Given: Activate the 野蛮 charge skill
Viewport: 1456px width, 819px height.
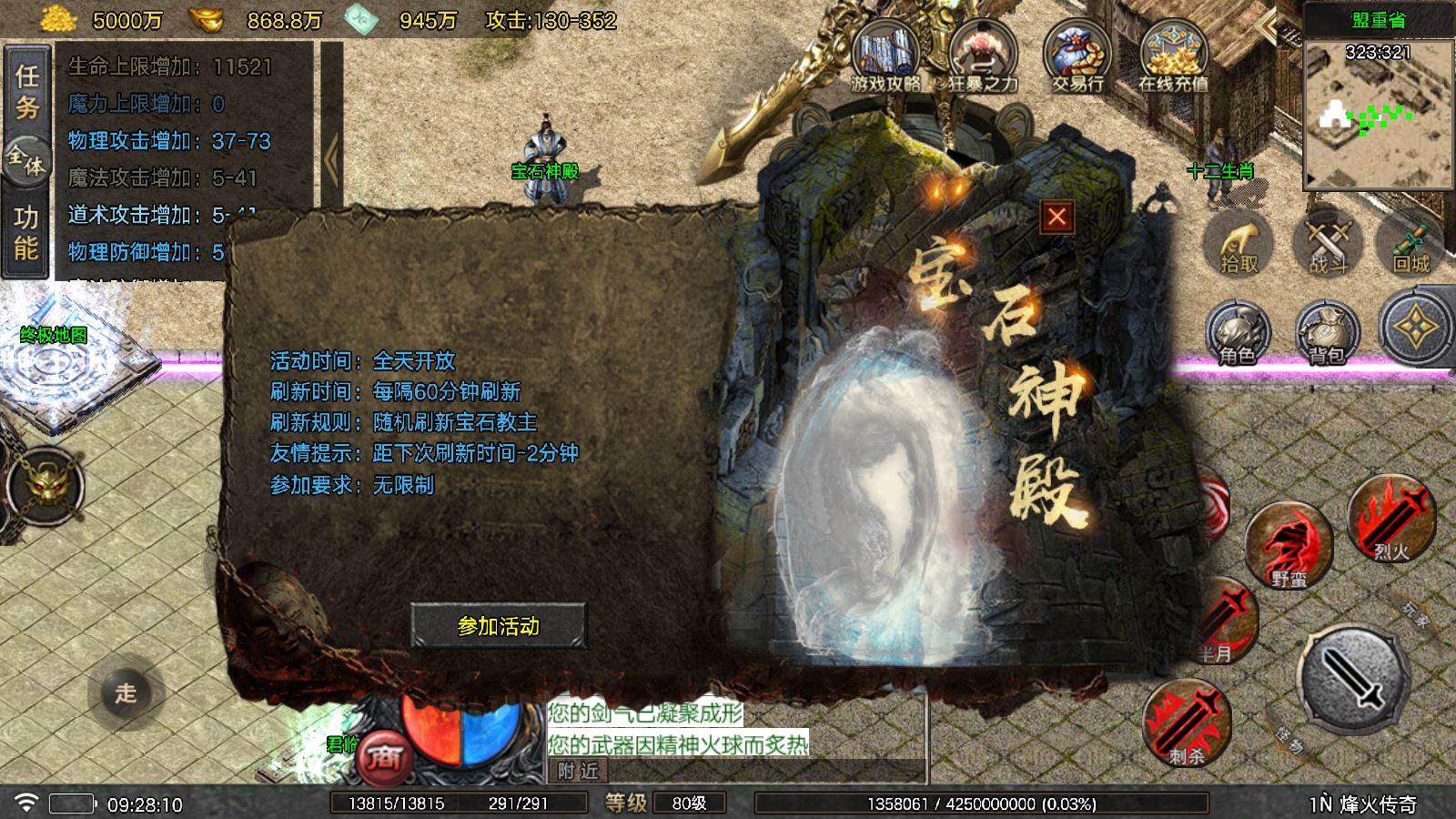Looking at the screenshot, I should 1289,546.
